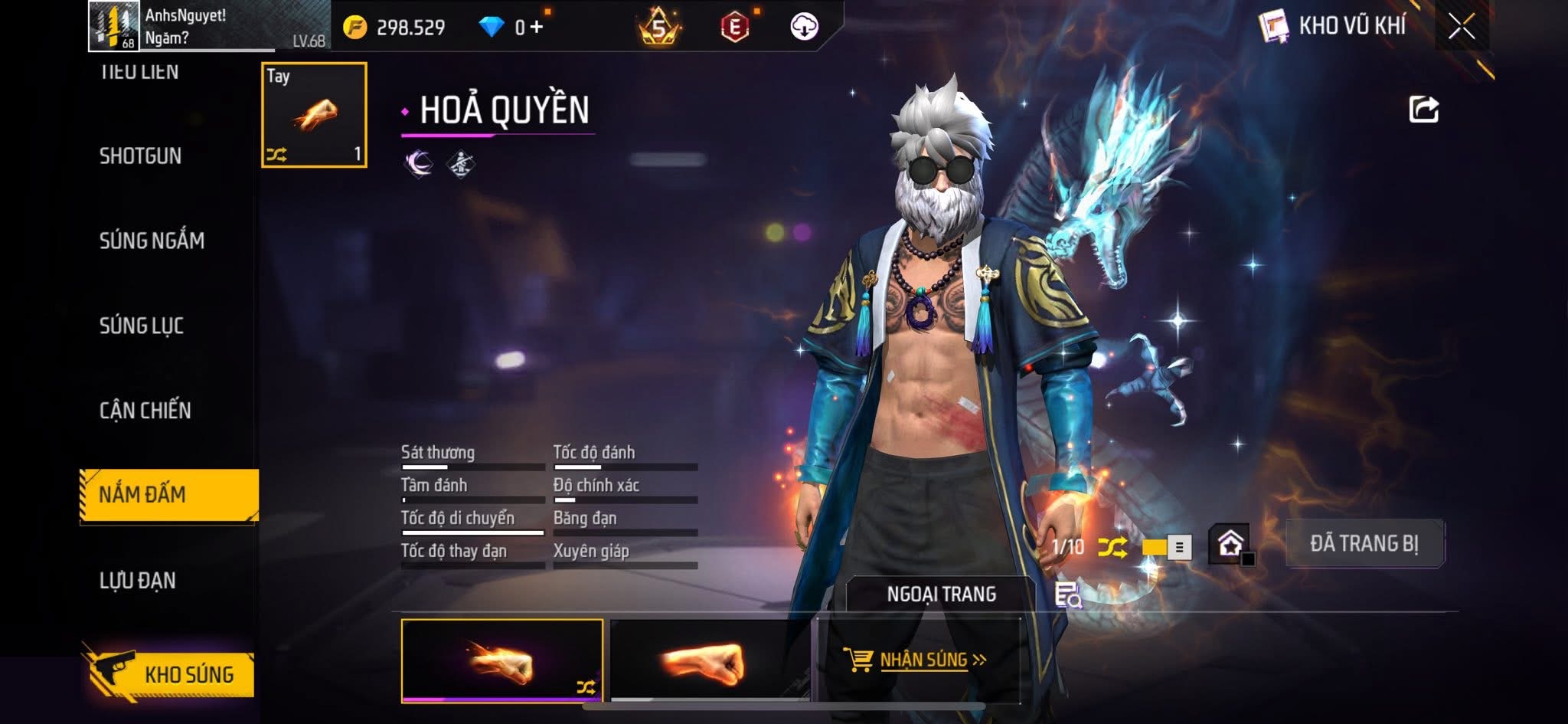1568x724 pixels.
Task: Open the Kho Súng armory button
Action: (170, 674)
